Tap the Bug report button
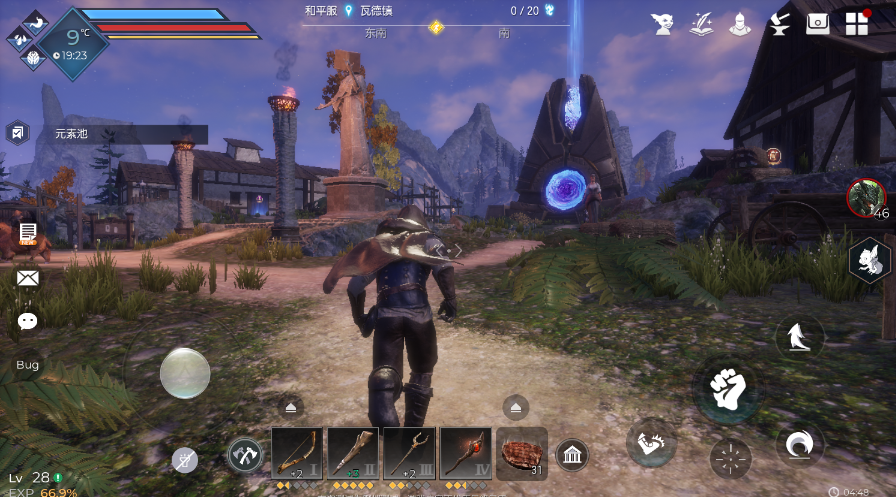This screenshot has width=896, height=497. [x=27, y=365]
